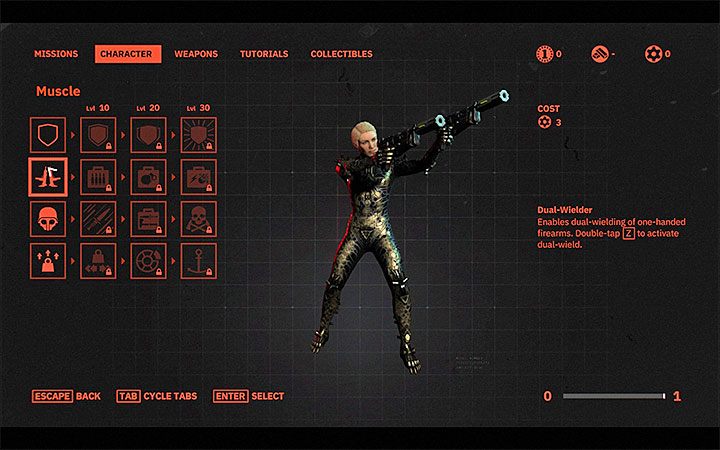This screenshot has height=450, width=720.
Task: Pick the locked anchor skill icon
Action: [198, 261]
